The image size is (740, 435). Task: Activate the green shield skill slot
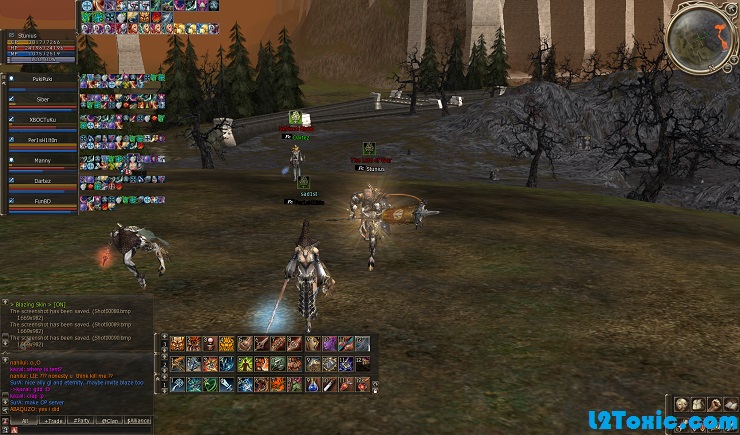[210, 384]
